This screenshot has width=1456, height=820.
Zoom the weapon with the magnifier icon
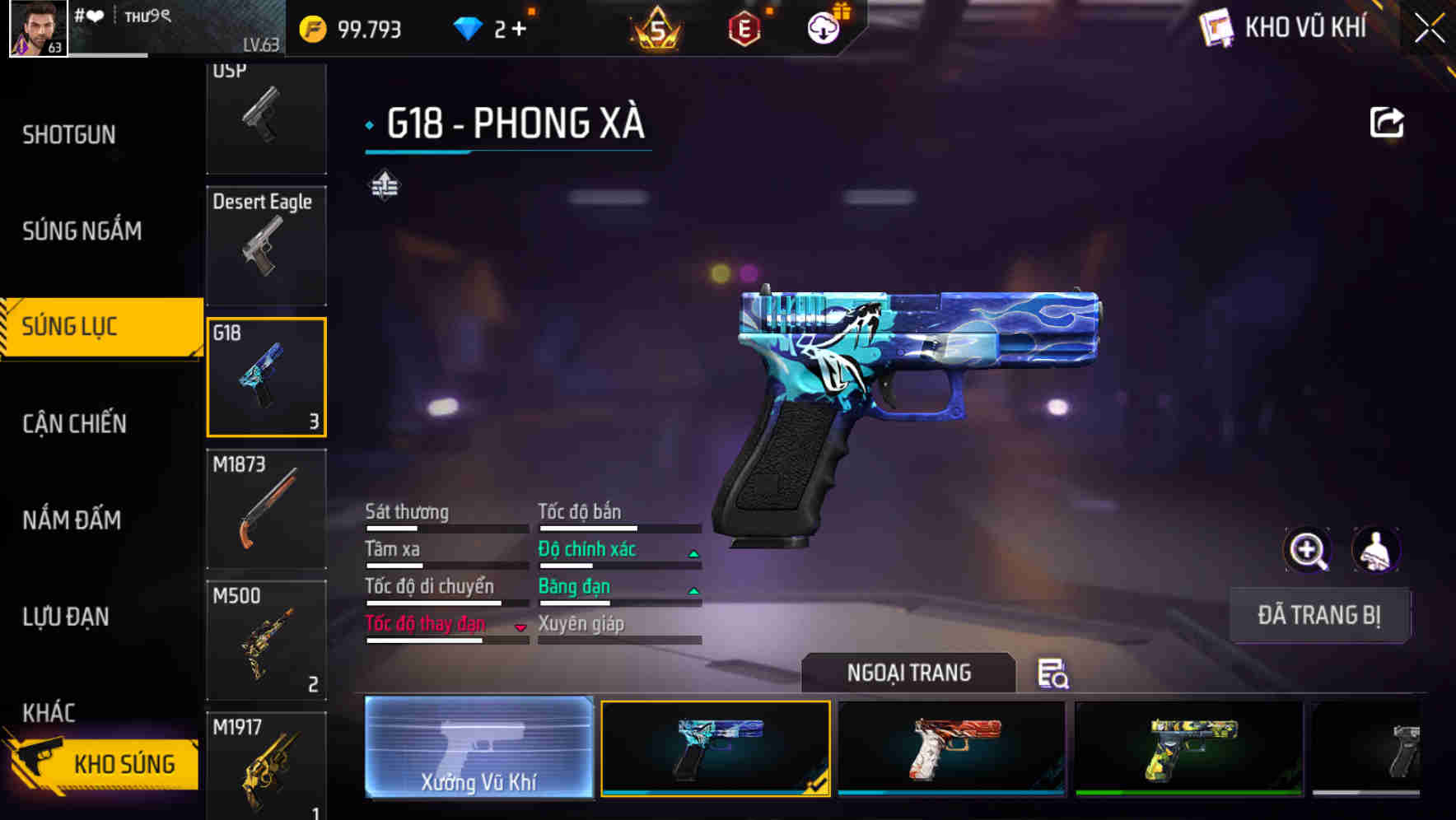coord(1308,550)
